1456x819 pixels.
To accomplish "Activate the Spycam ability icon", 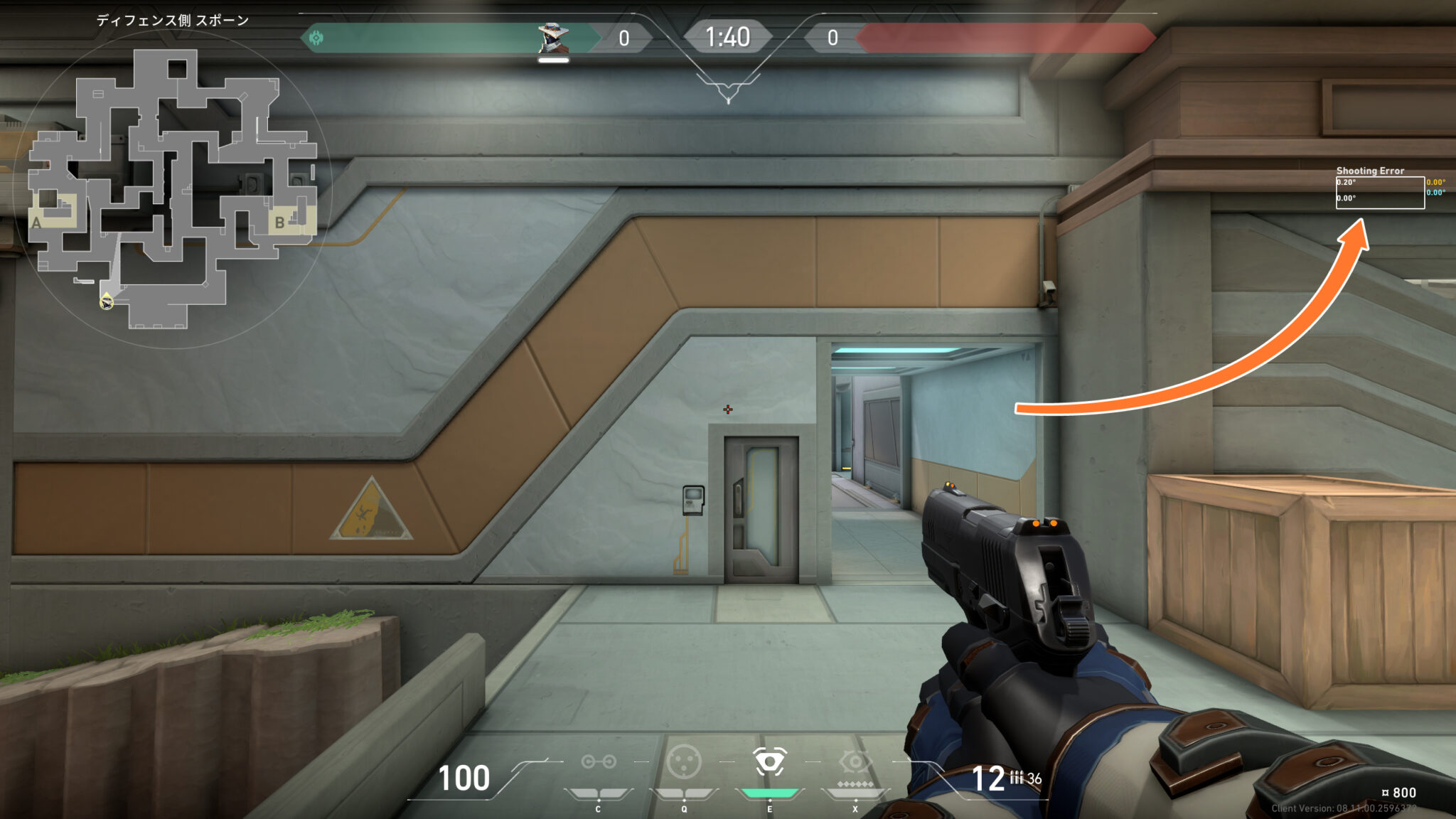I will pyautogui.click(x=769, y=762).
